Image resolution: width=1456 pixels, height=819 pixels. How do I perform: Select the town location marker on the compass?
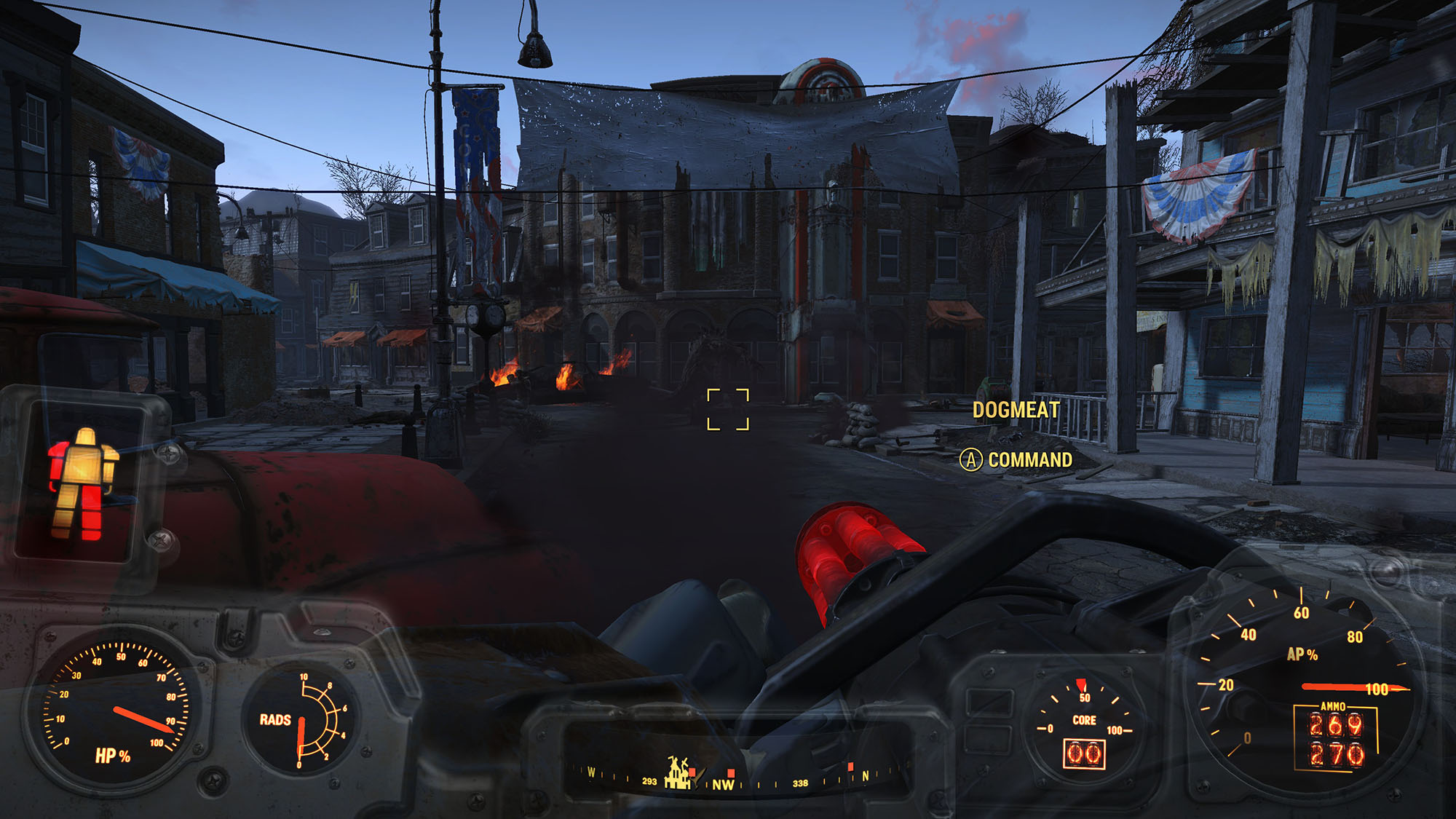point(678,774)
